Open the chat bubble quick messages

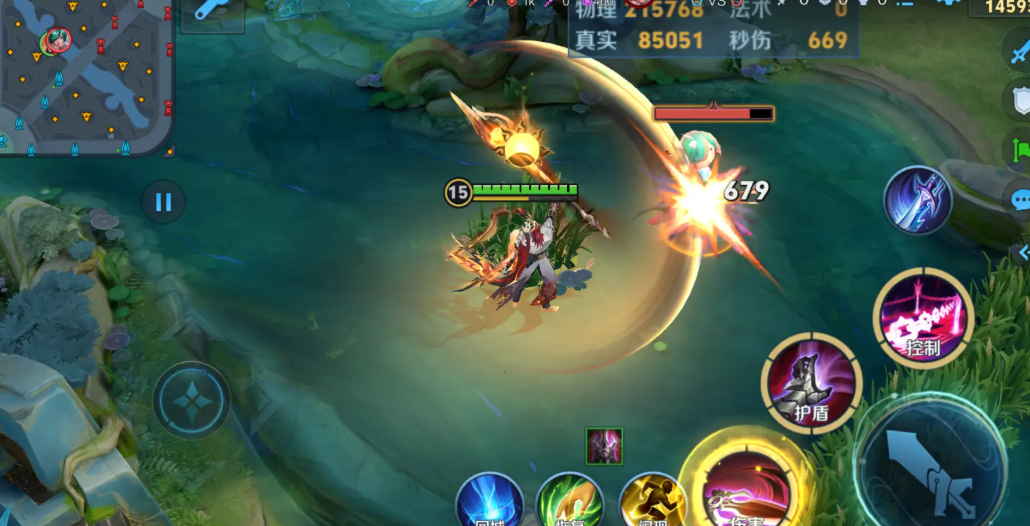1019,199
